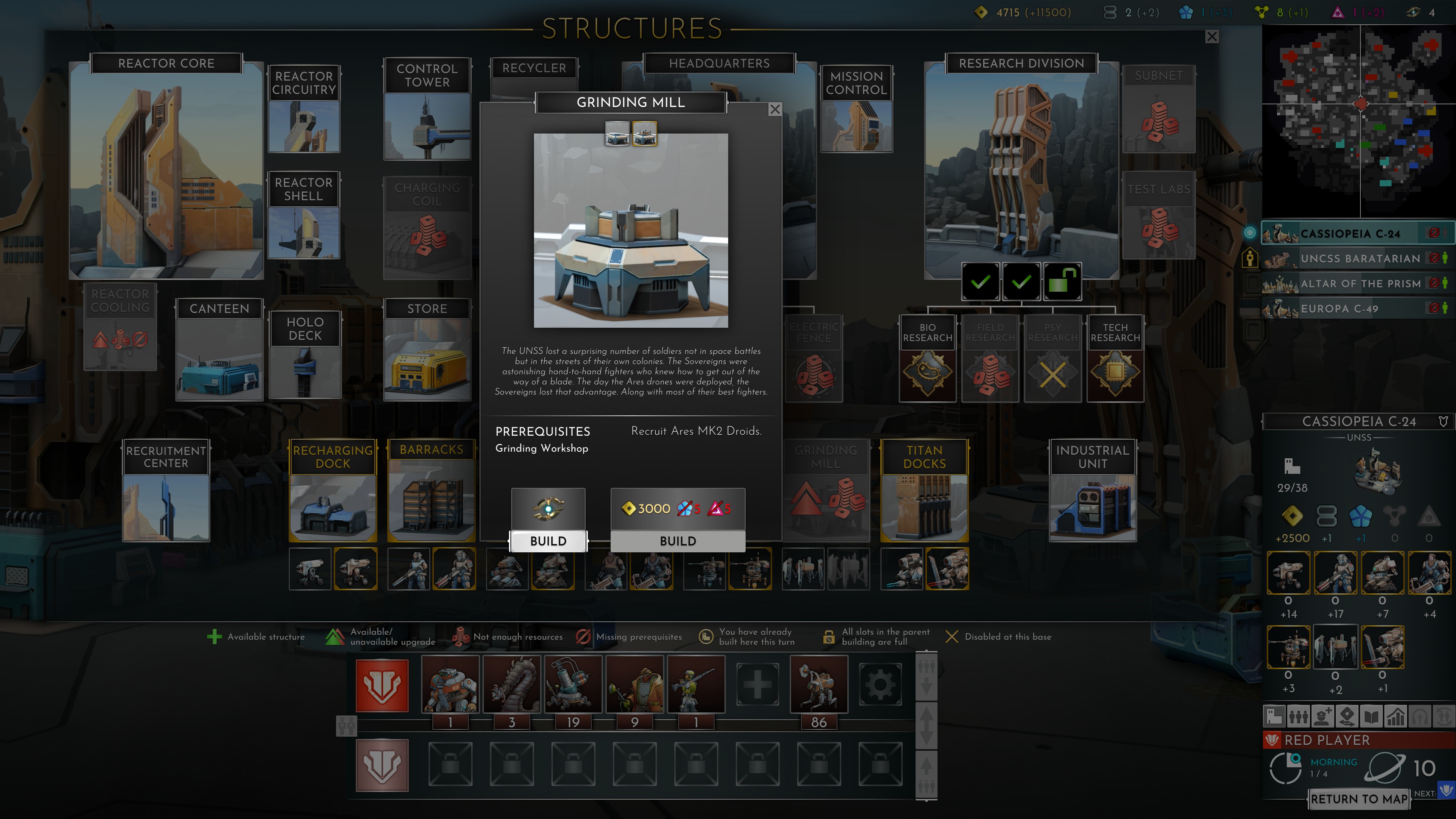Click the galaxy minimap

1359,121
